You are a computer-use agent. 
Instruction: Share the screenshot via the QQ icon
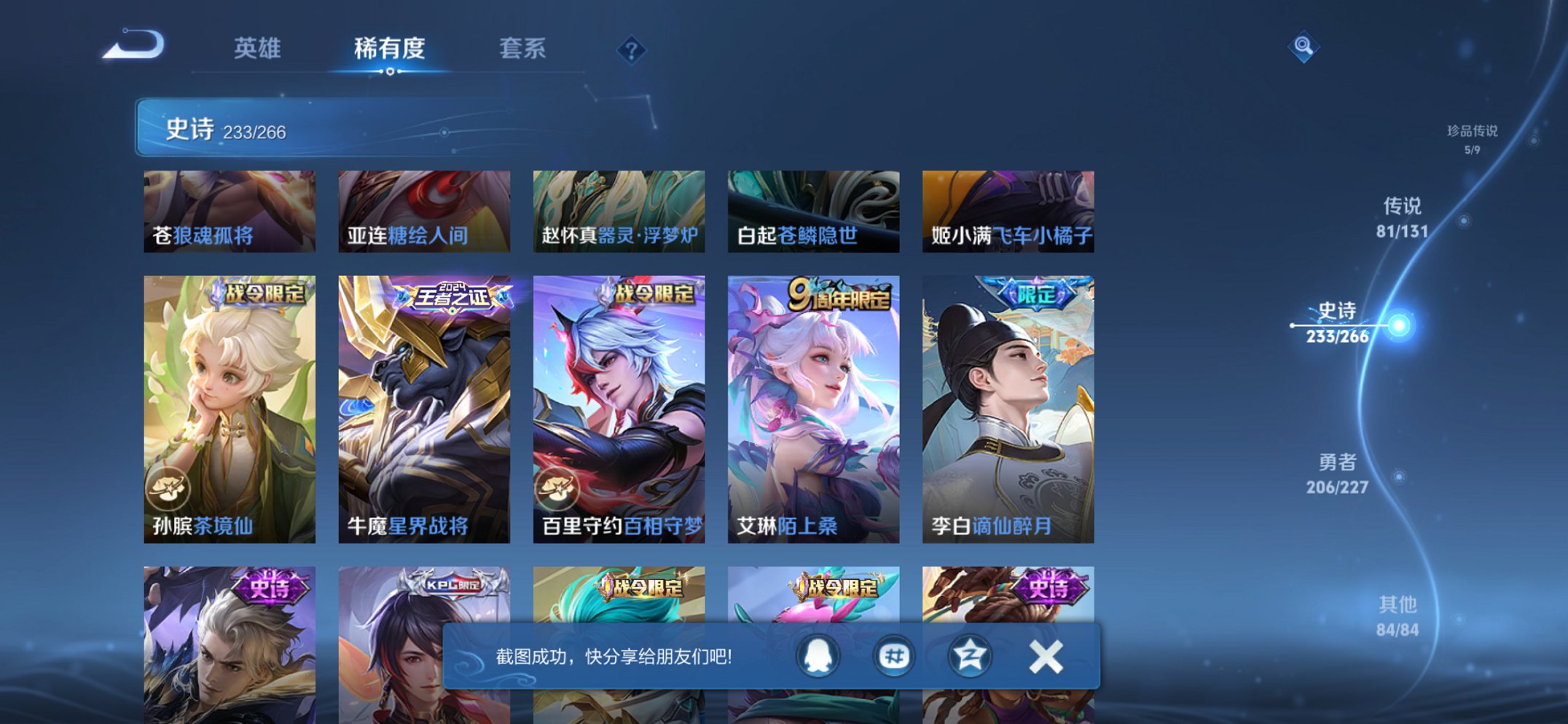pos(818,656)
